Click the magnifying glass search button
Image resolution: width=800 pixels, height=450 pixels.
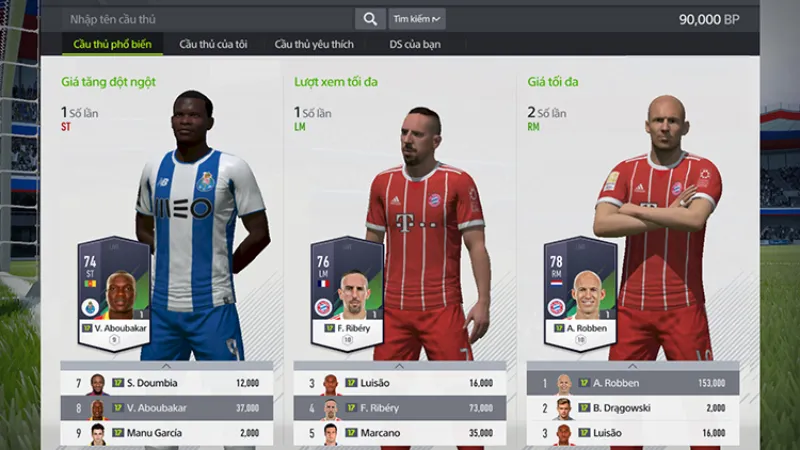pos(370,19)
